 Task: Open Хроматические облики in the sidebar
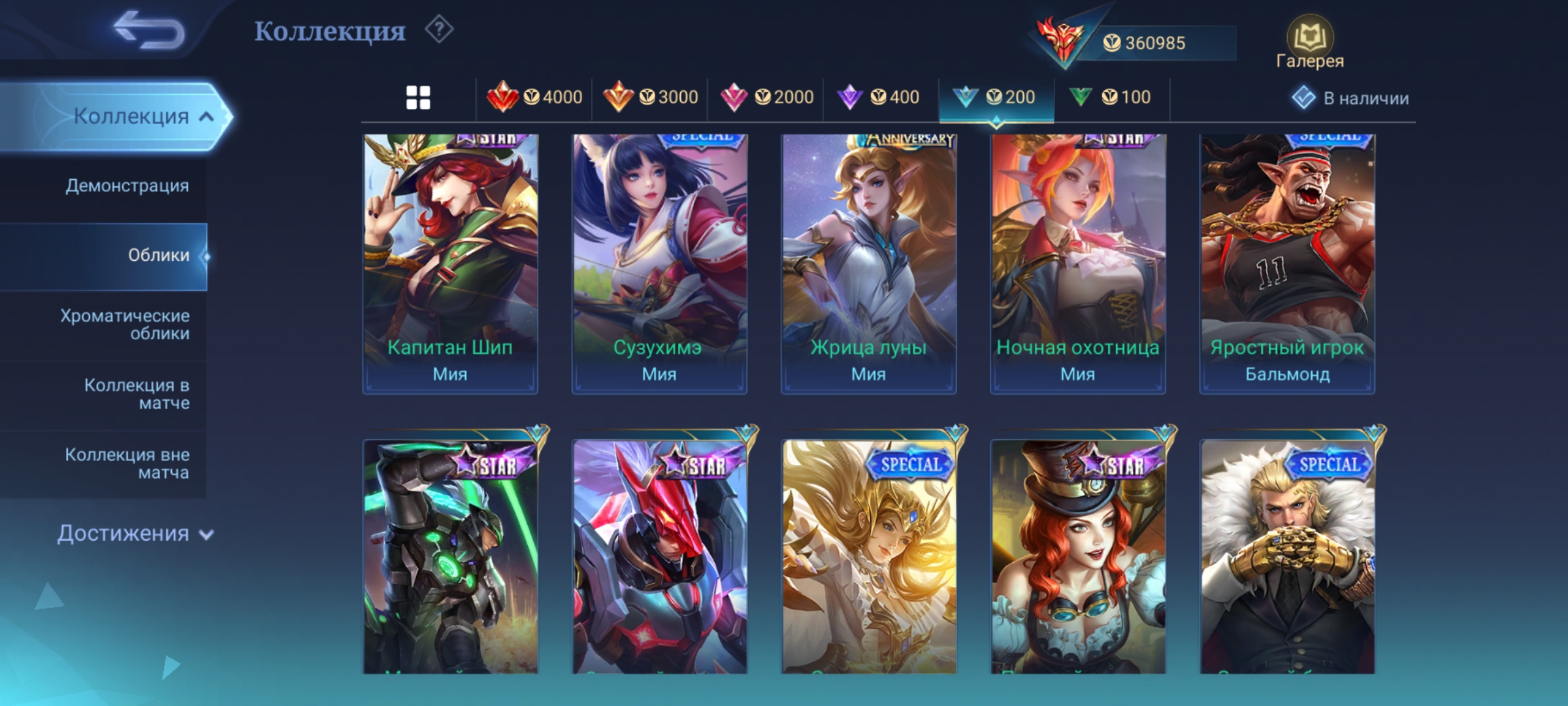click(x=125, y=324)
